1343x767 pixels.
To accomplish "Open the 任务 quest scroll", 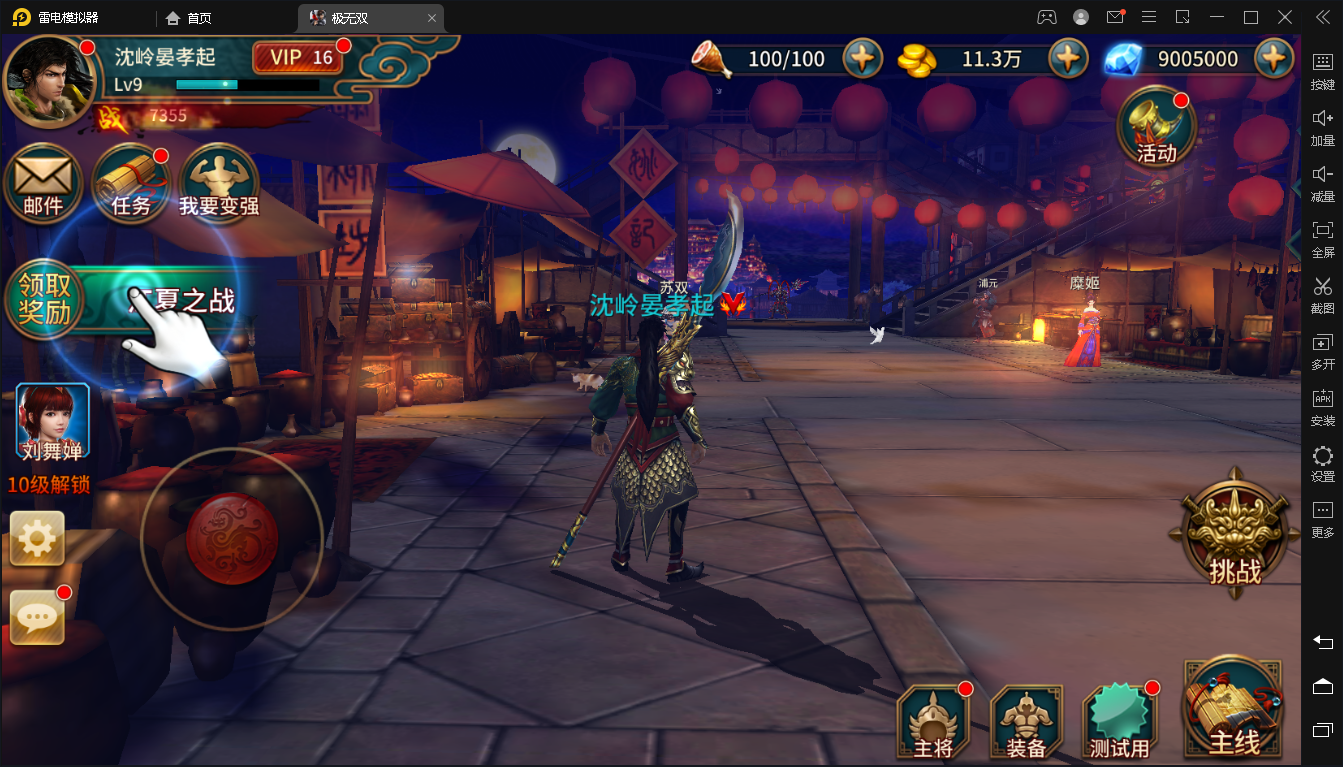I will 131,186.
